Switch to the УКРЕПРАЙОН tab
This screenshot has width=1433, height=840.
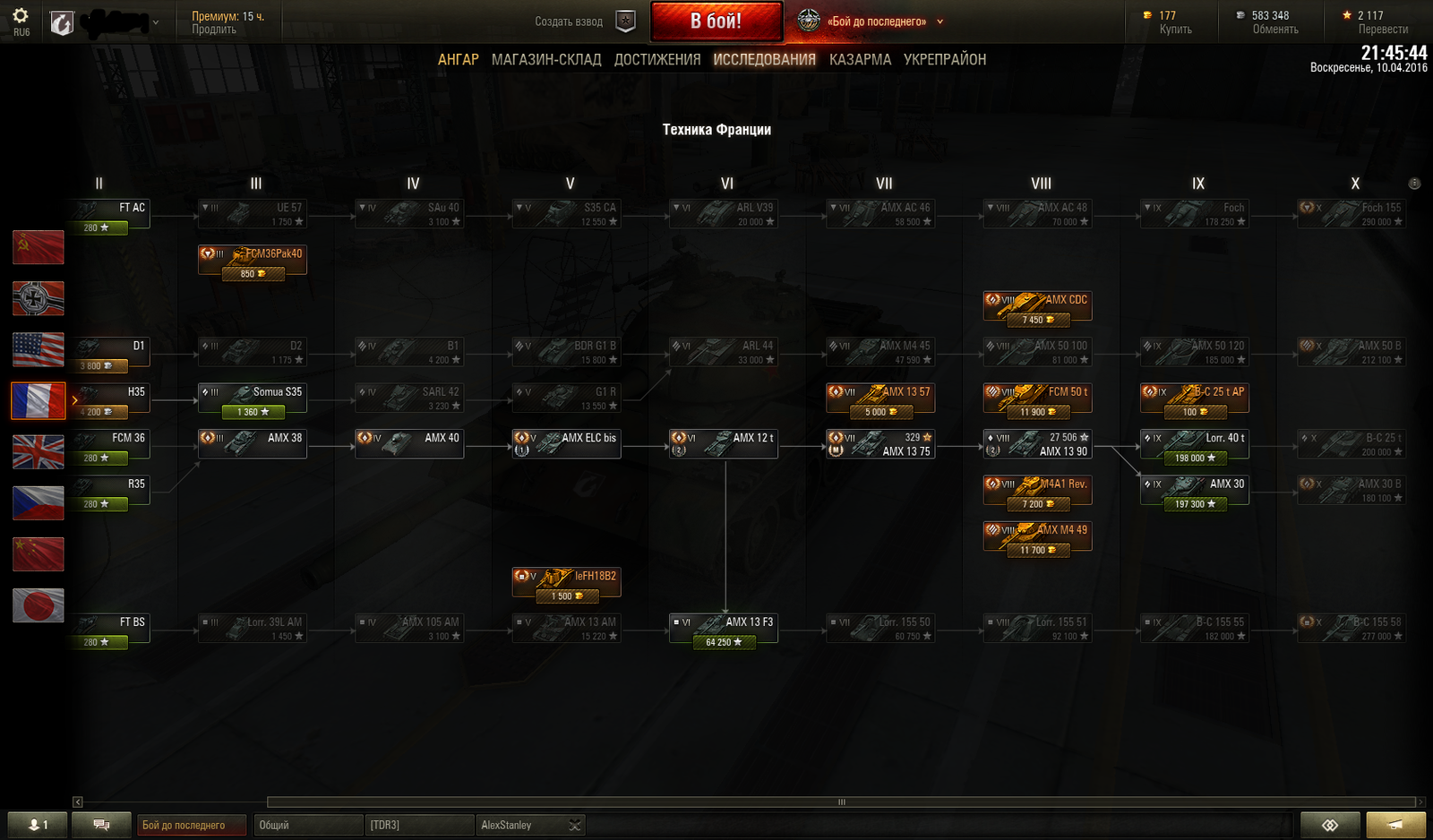(945, 60)
